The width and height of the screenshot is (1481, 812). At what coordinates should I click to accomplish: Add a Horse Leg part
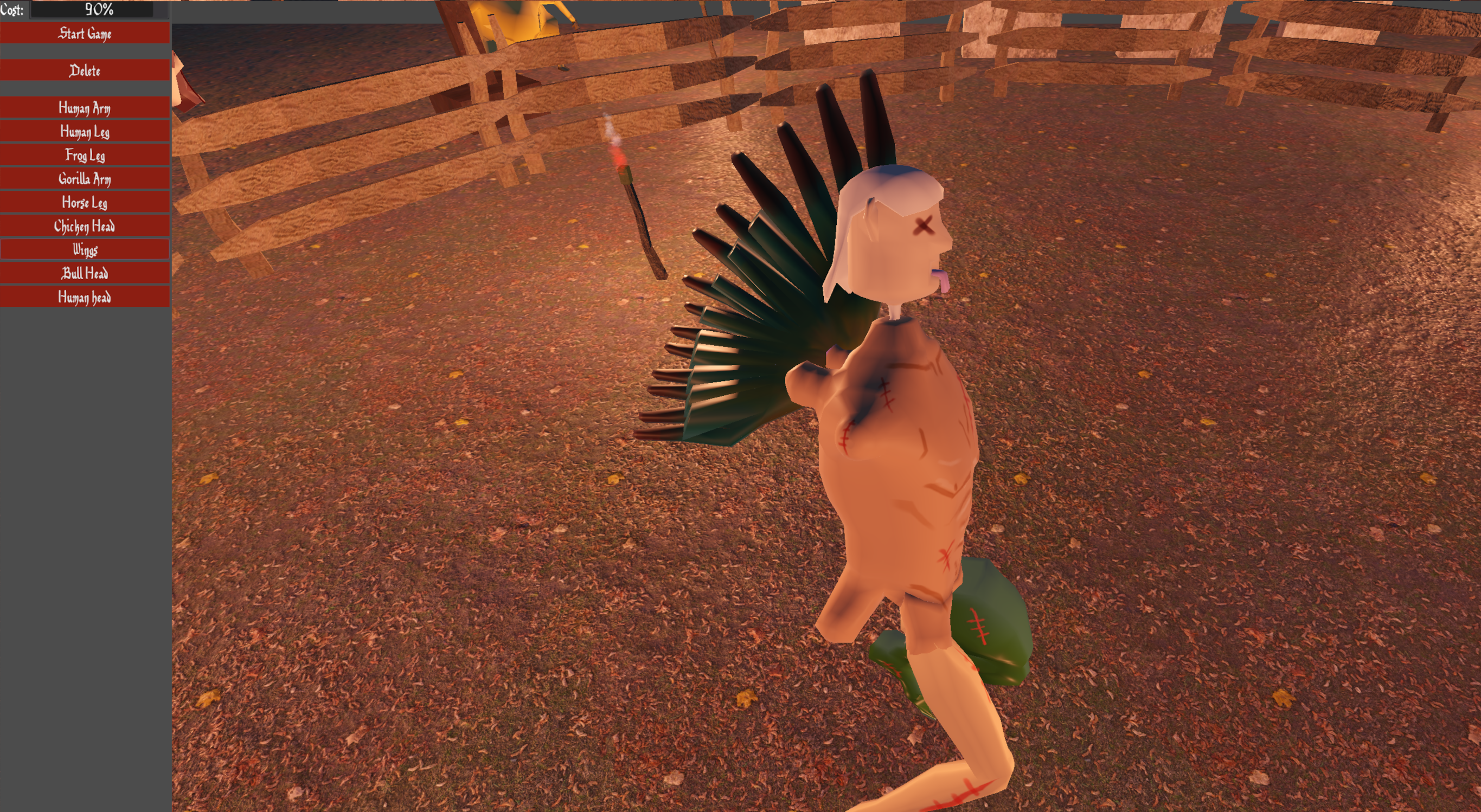tap(85, 202)
